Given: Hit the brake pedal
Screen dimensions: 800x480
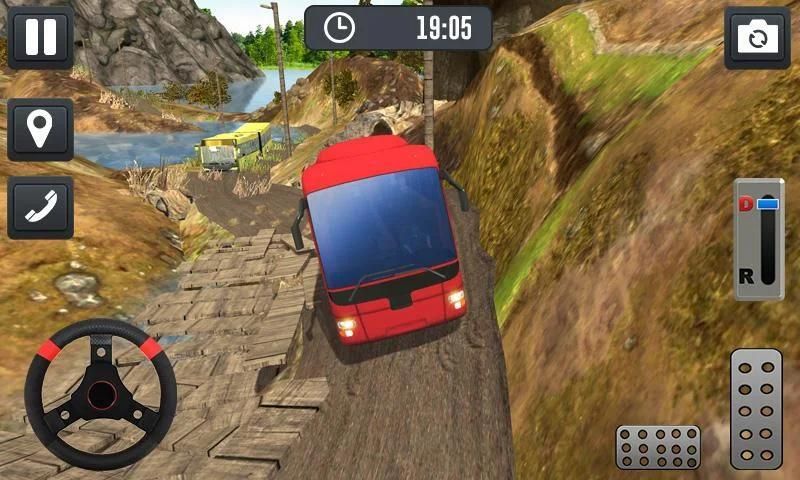Looking at the screenshot, I should [657, 446].
